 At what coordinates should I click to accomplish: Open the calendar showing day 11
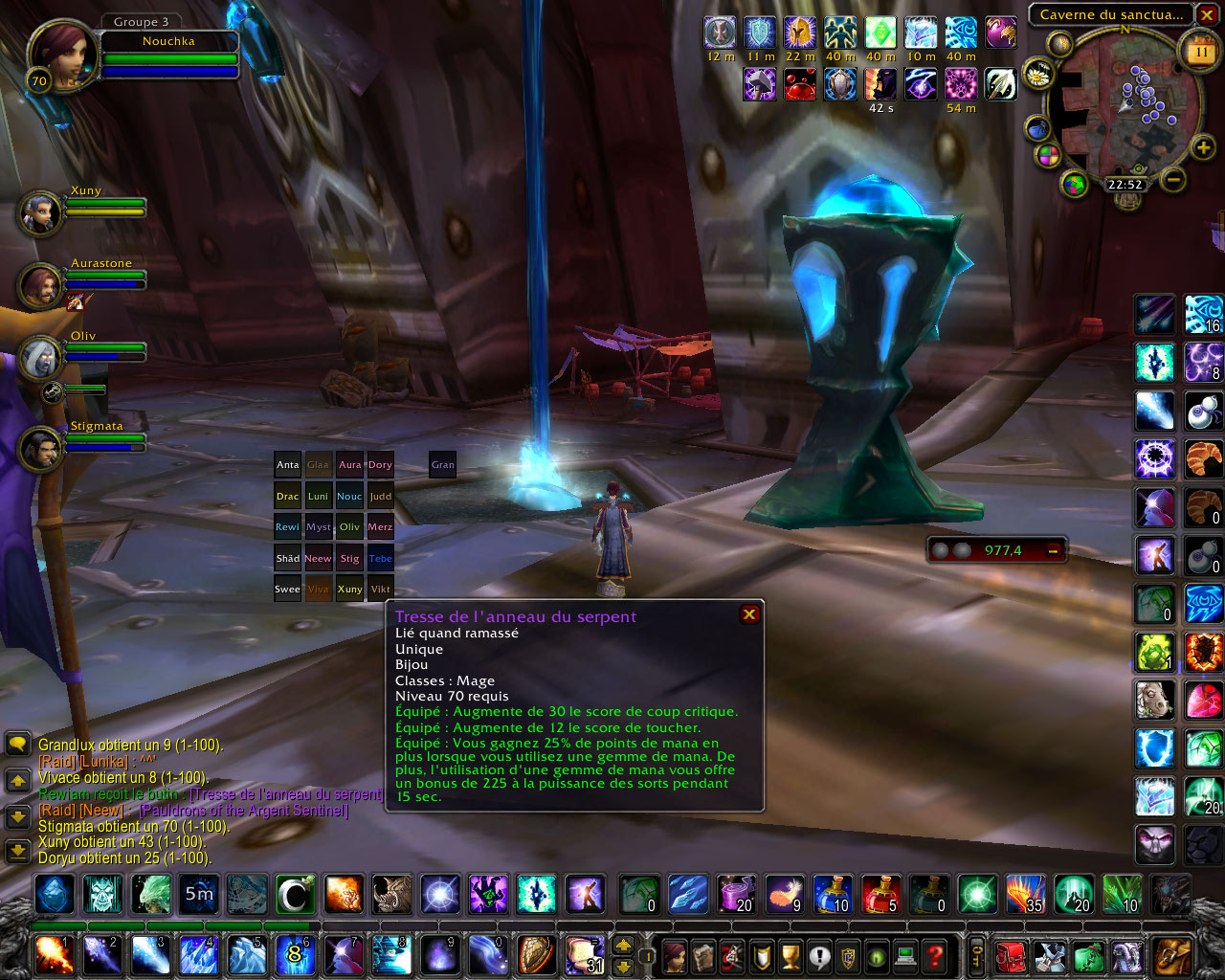click(1200, 52)
